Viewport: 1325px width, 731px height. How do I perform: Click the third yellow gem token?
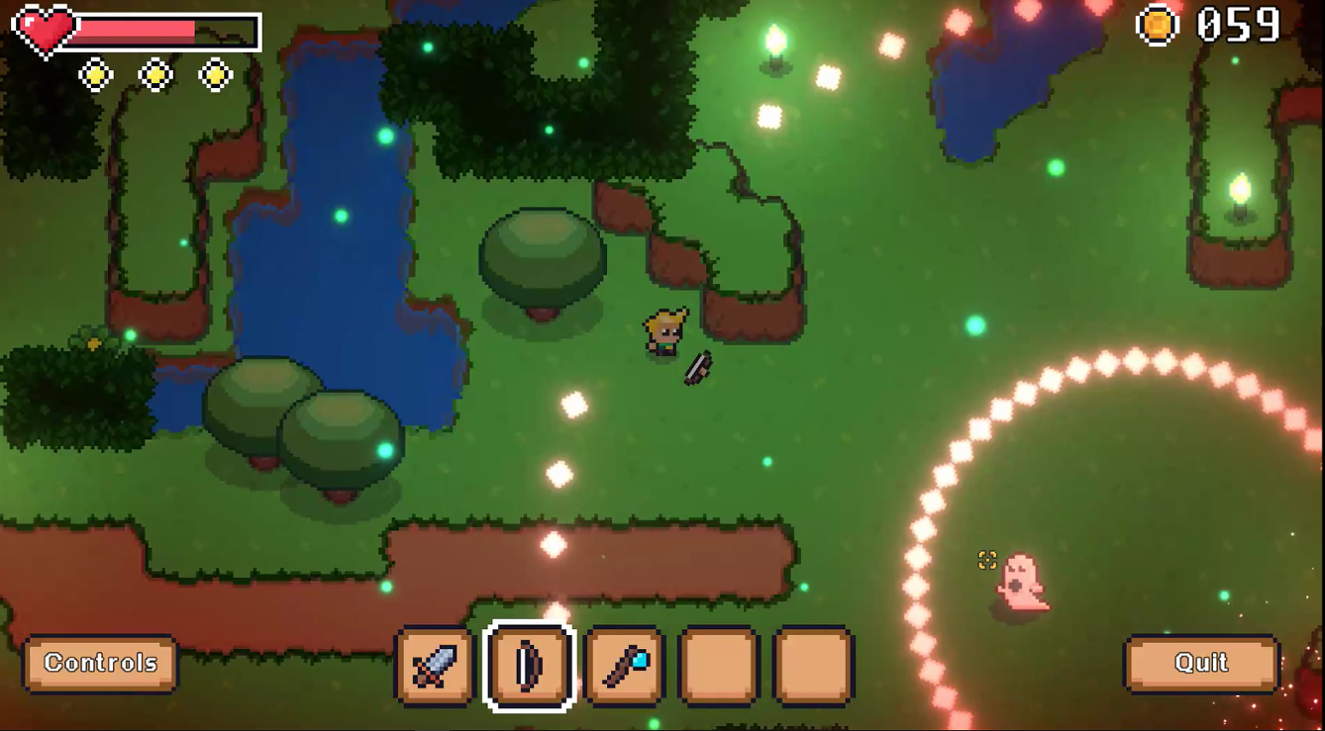coord(216,73)
